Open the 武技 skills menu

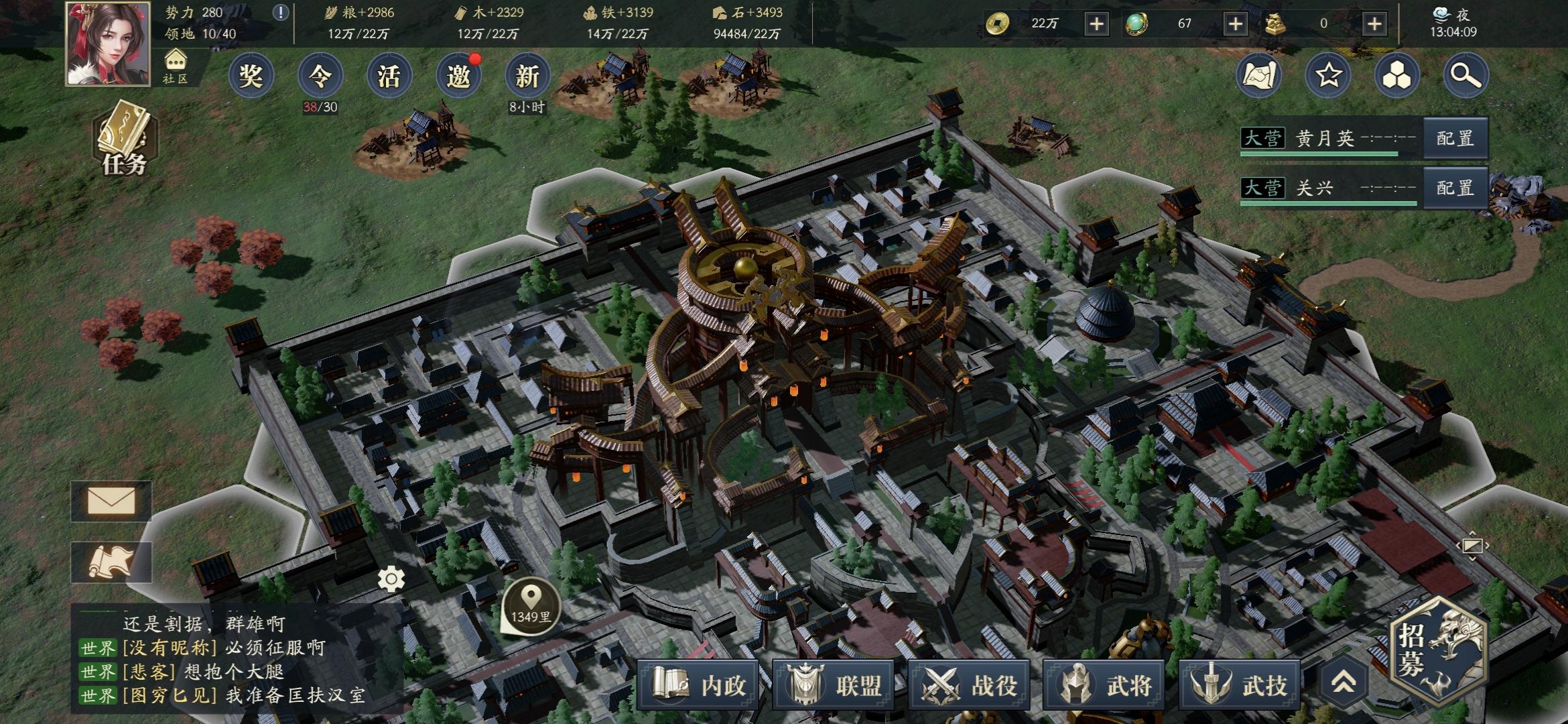click(1239, 684)
